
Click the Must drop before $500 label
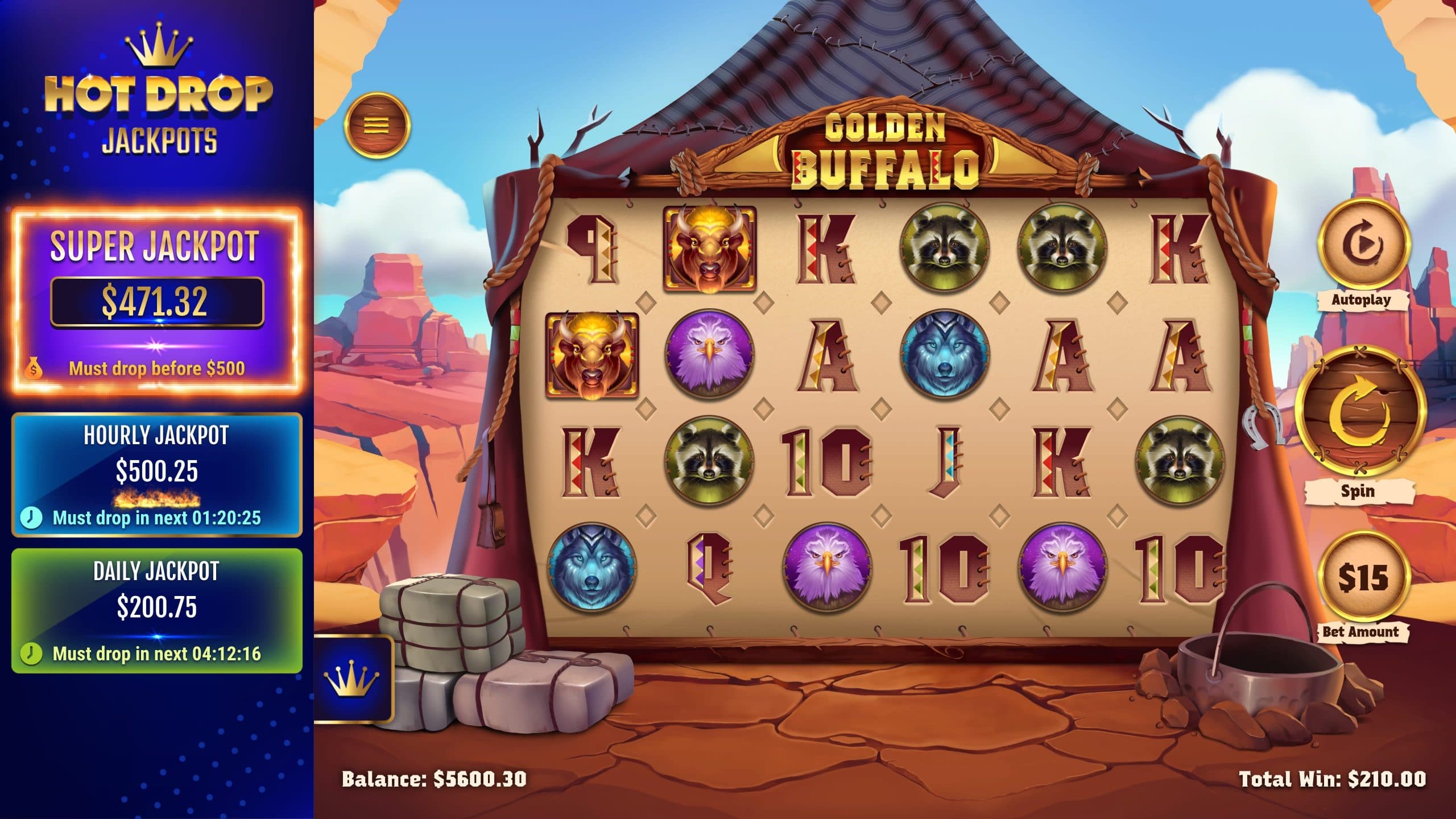tap(158, 369)
